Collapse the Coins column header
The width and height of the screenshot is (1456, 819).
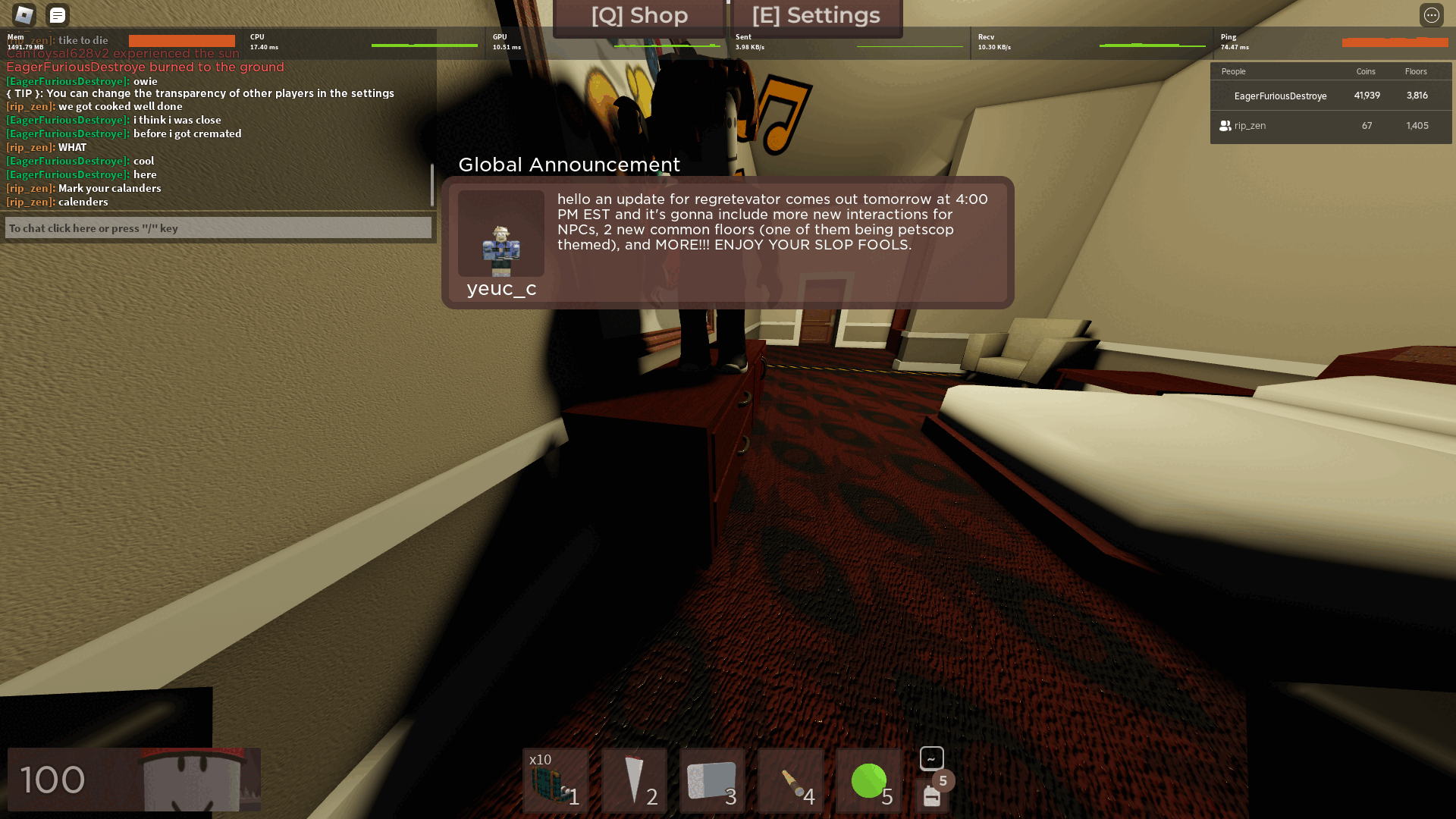(1365, 71)
